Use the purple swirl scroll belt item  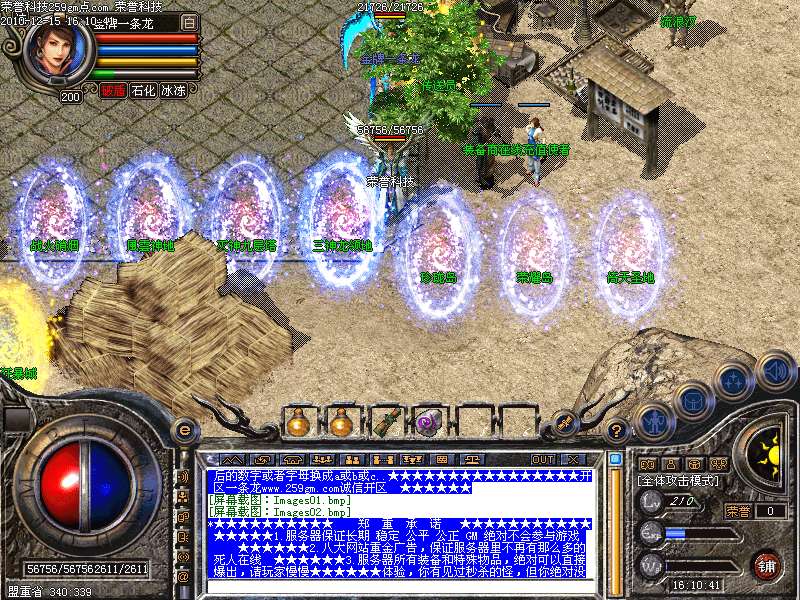click(429, 423)
